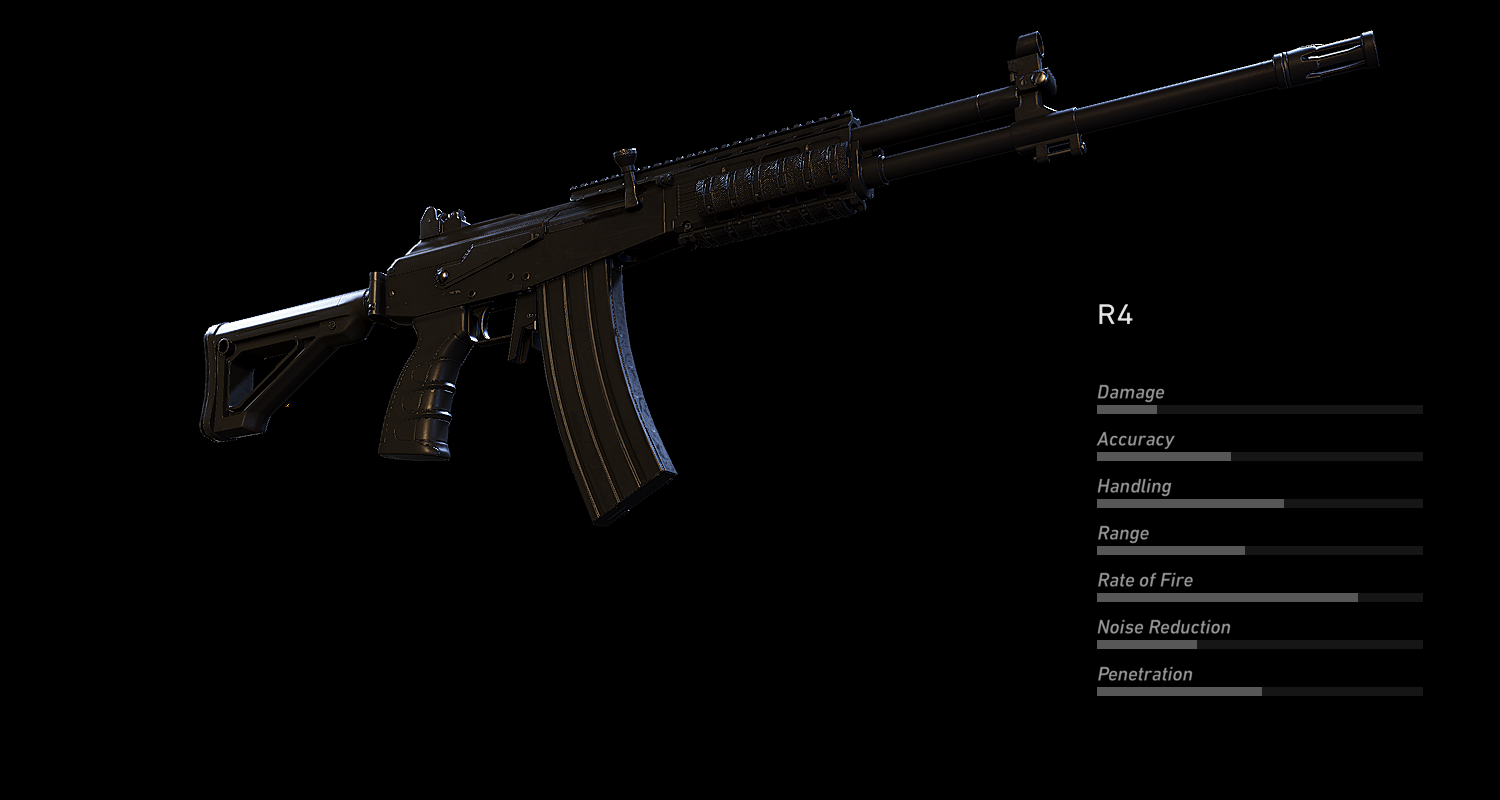Click the Handling stat label
Screen dimensions: 1500x800
1133,486
